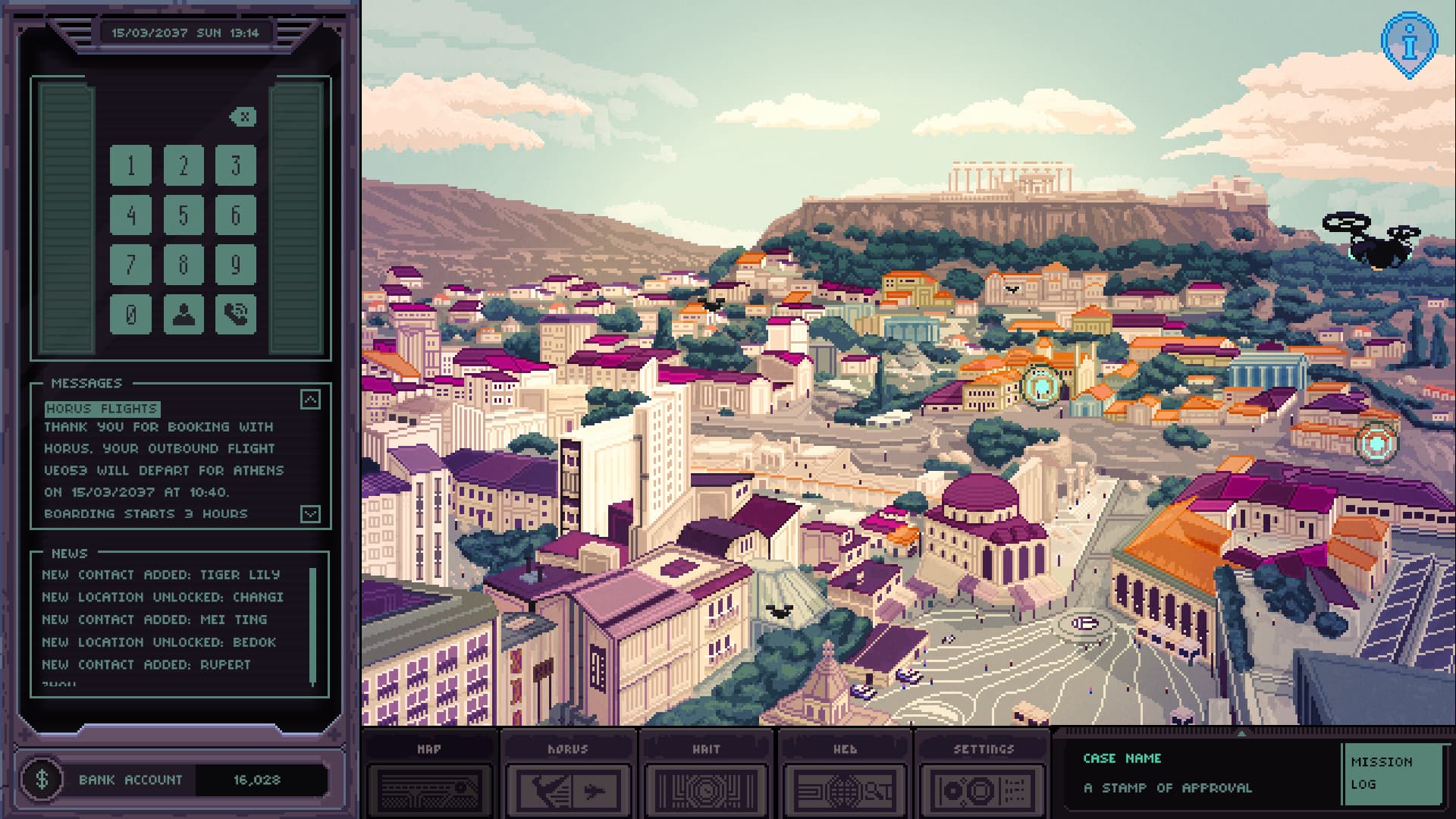This screenshot has height=819, width=1456.
Task: Dial digit 9 on the keypad
Action: coord(235,265)
